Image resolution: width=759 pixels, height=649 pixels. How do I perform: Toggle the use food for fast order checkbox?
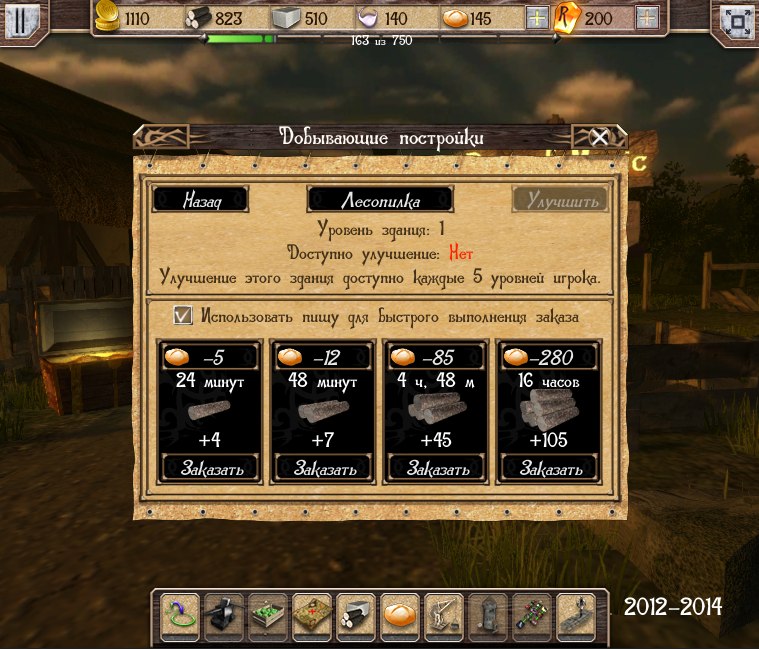click(x=183, y=316)
